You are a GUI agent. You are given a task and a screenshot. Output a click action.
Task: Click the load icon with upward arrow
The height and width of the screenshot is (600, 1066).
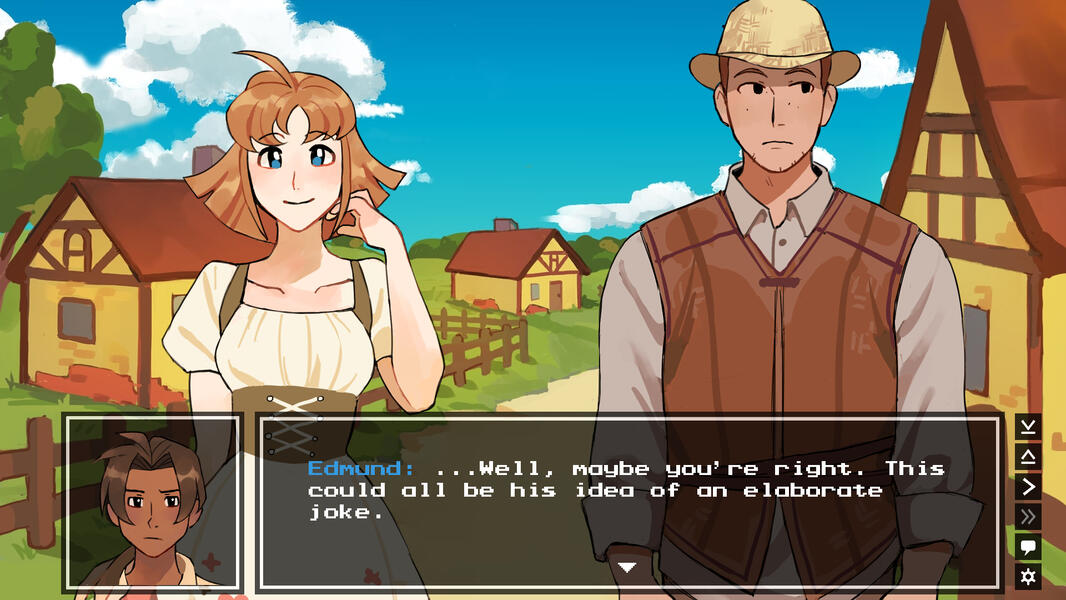tap(1028, 457)
